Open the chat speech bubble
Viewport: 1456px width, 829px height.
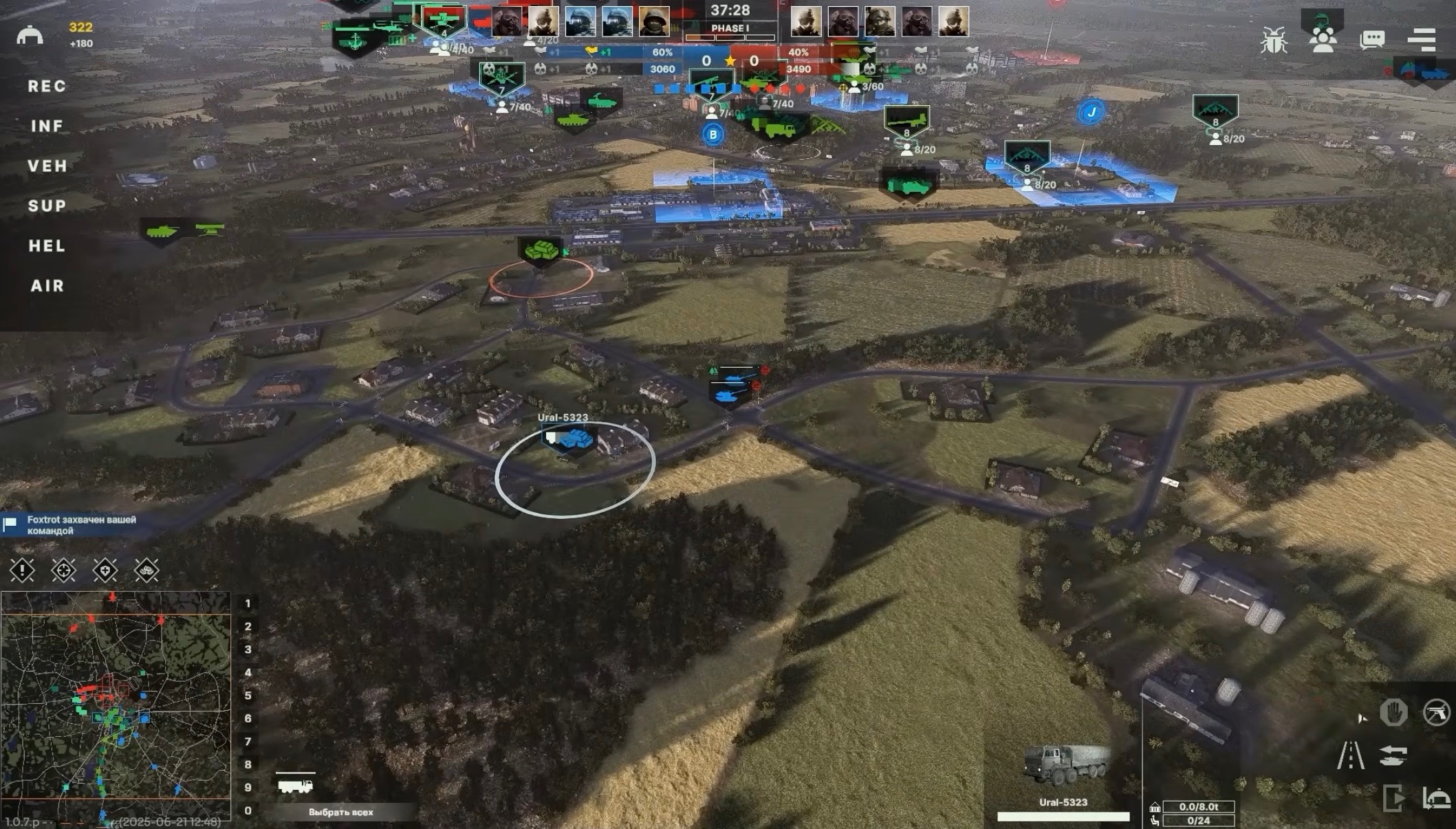point(1372,40)
